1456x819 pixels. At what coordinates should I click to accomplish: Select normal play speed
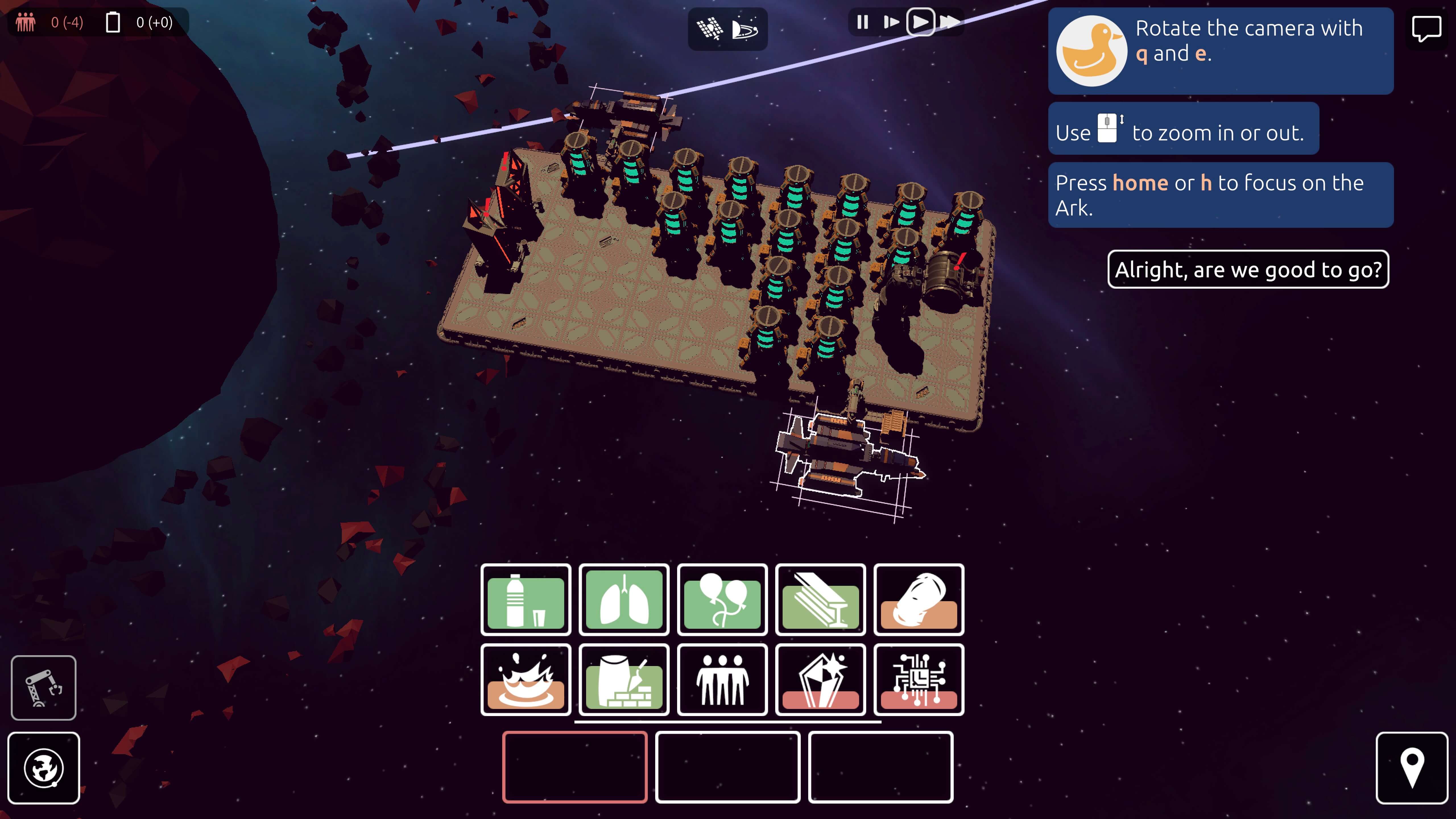click(x=920, y=22)
